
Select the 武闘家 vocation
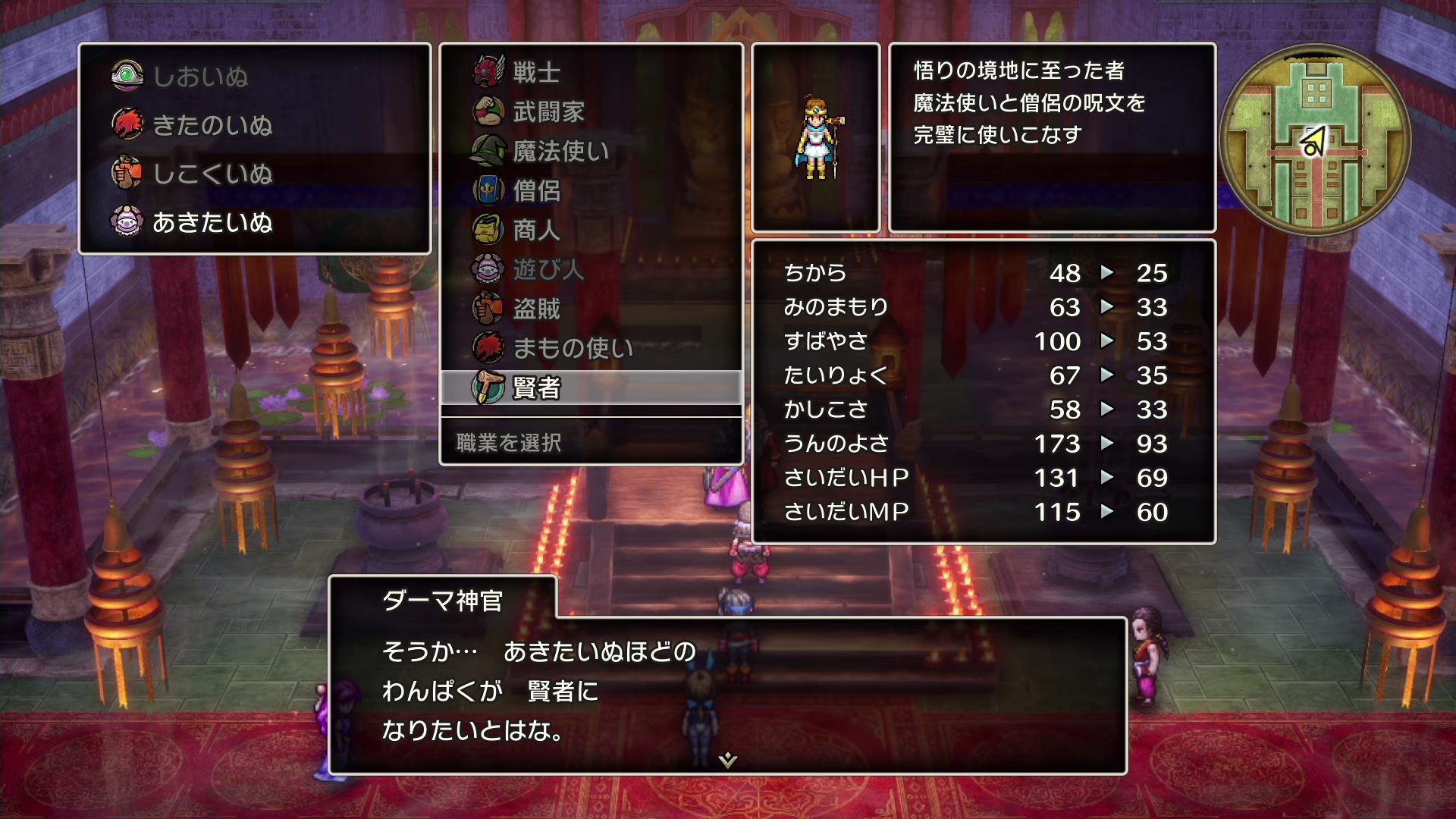coord(548,112)
